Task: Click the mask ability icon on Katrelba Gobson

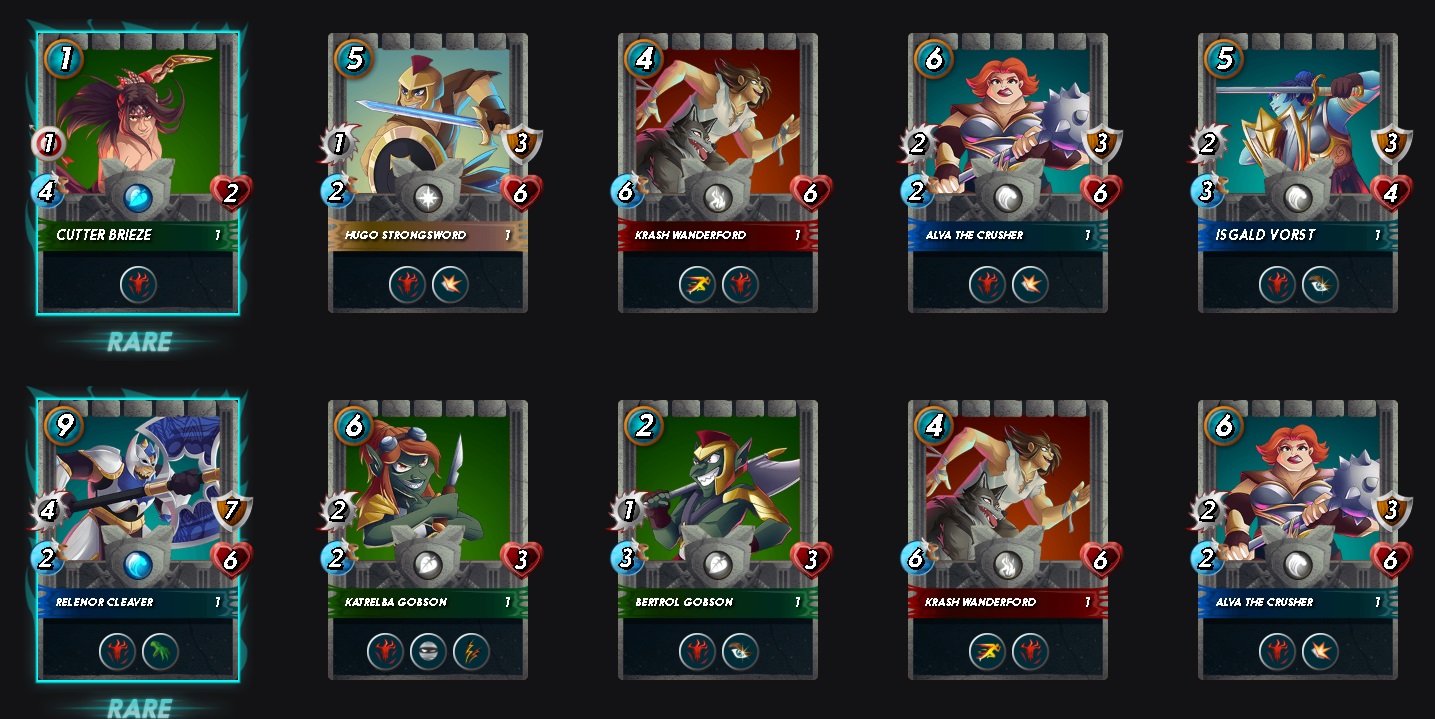Action: [428, 653]
